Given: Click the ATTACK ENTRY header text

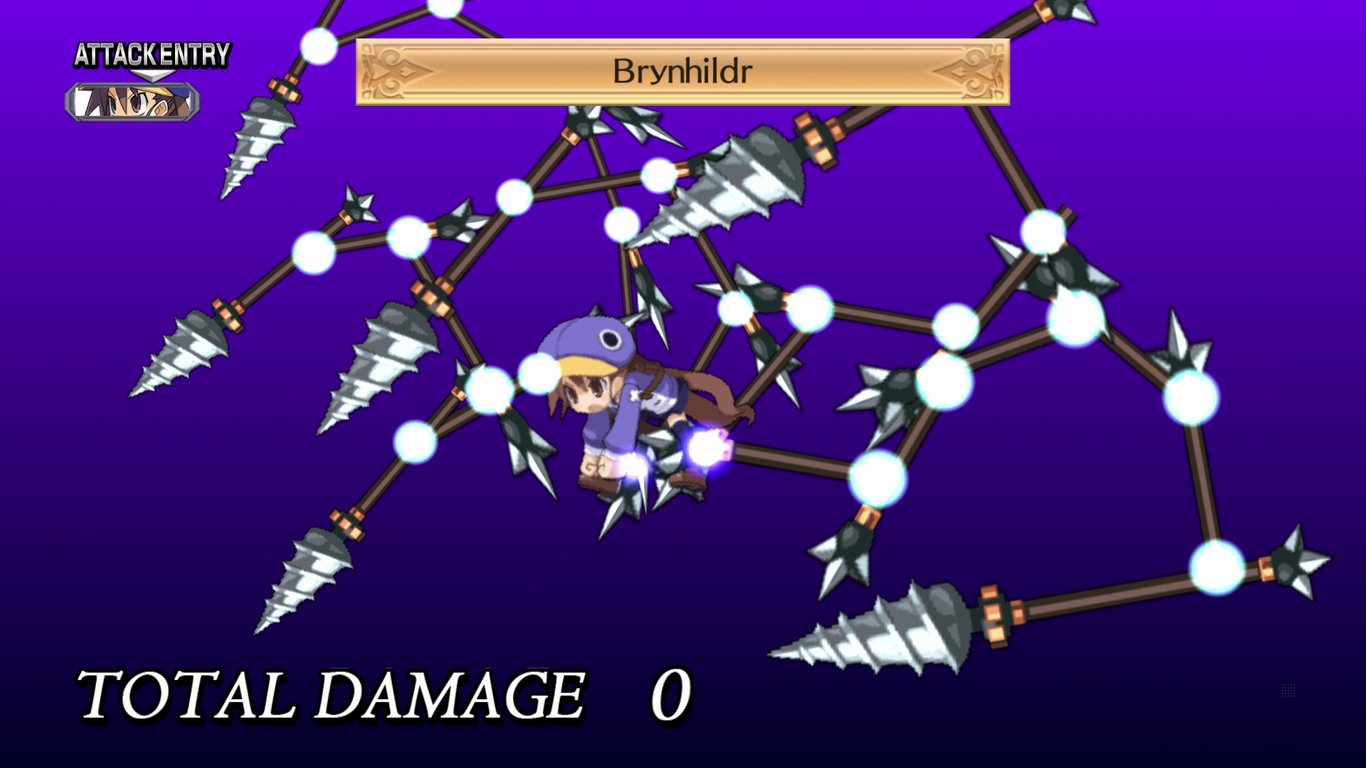Looking at the screenshot, I should coord(150,57).
